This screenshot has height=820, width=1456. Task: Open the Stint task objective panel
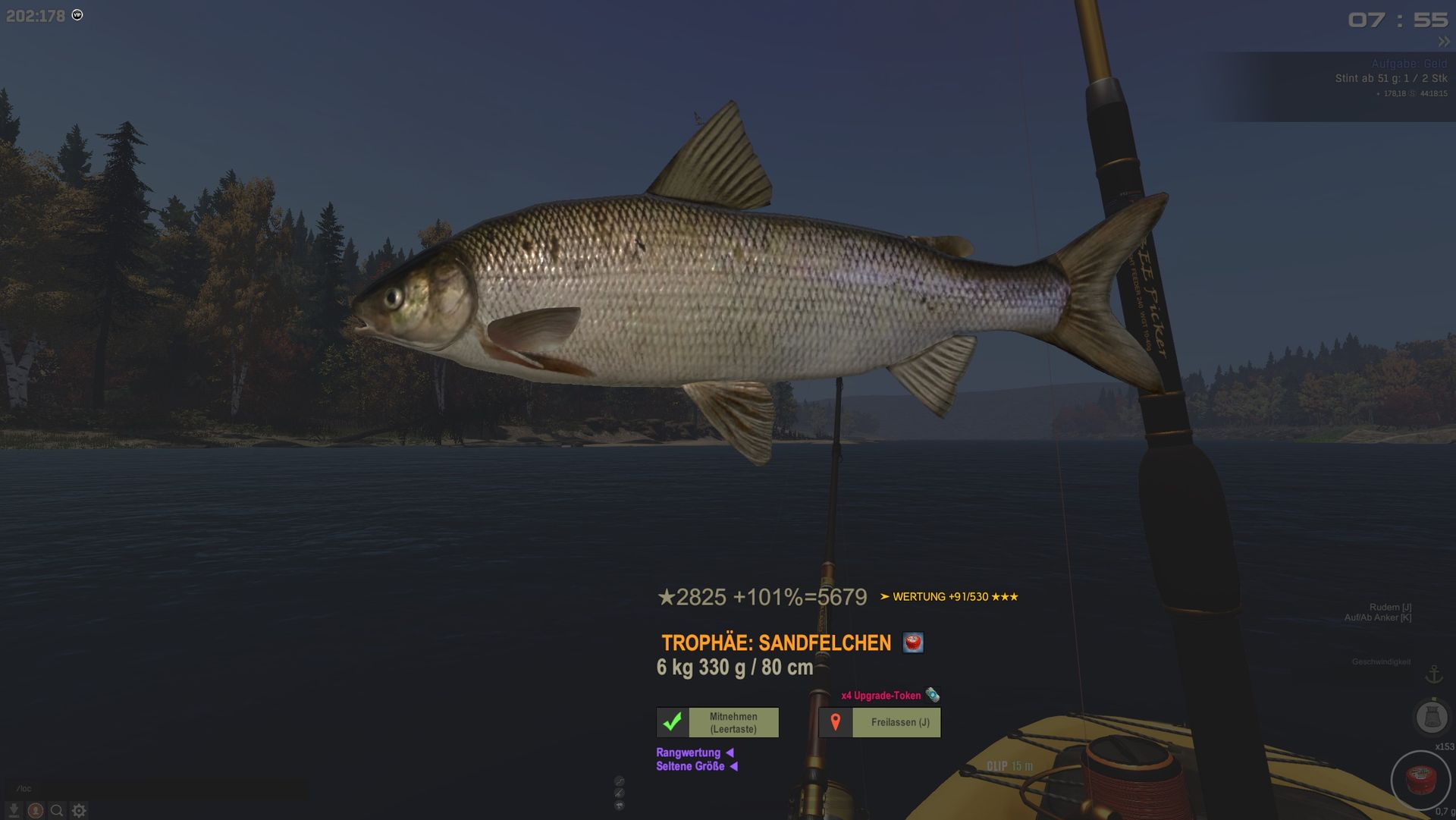[x=1391, y=78]
